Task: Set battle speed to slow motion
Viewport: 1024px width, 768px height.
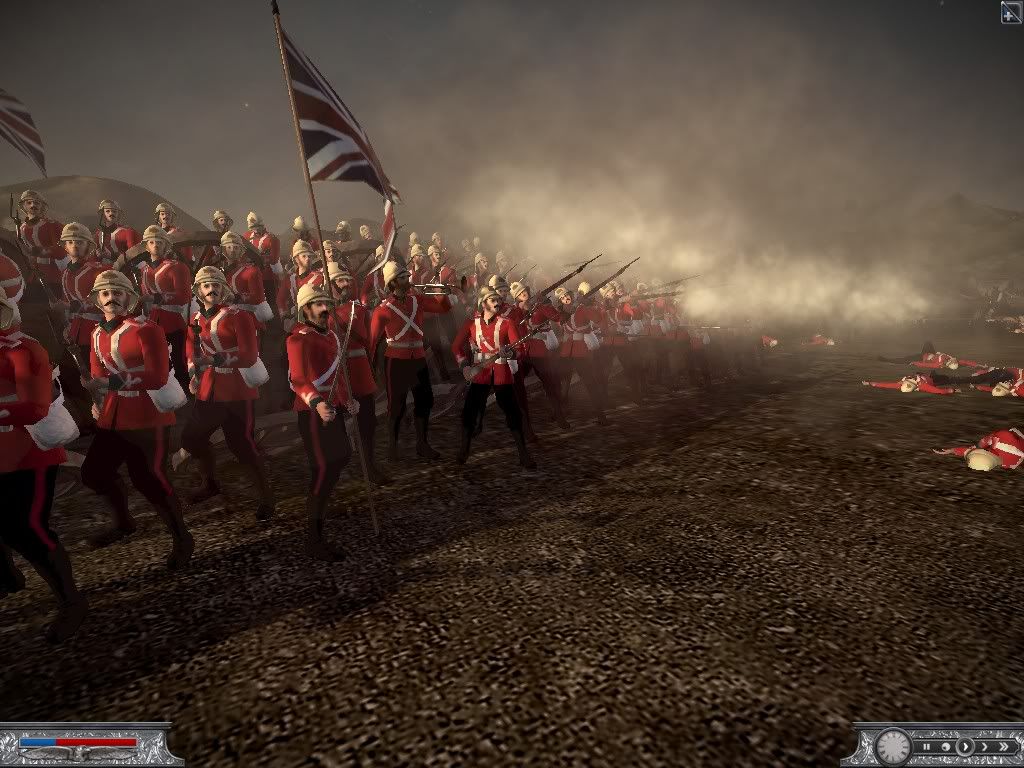Action: (947, 746)
